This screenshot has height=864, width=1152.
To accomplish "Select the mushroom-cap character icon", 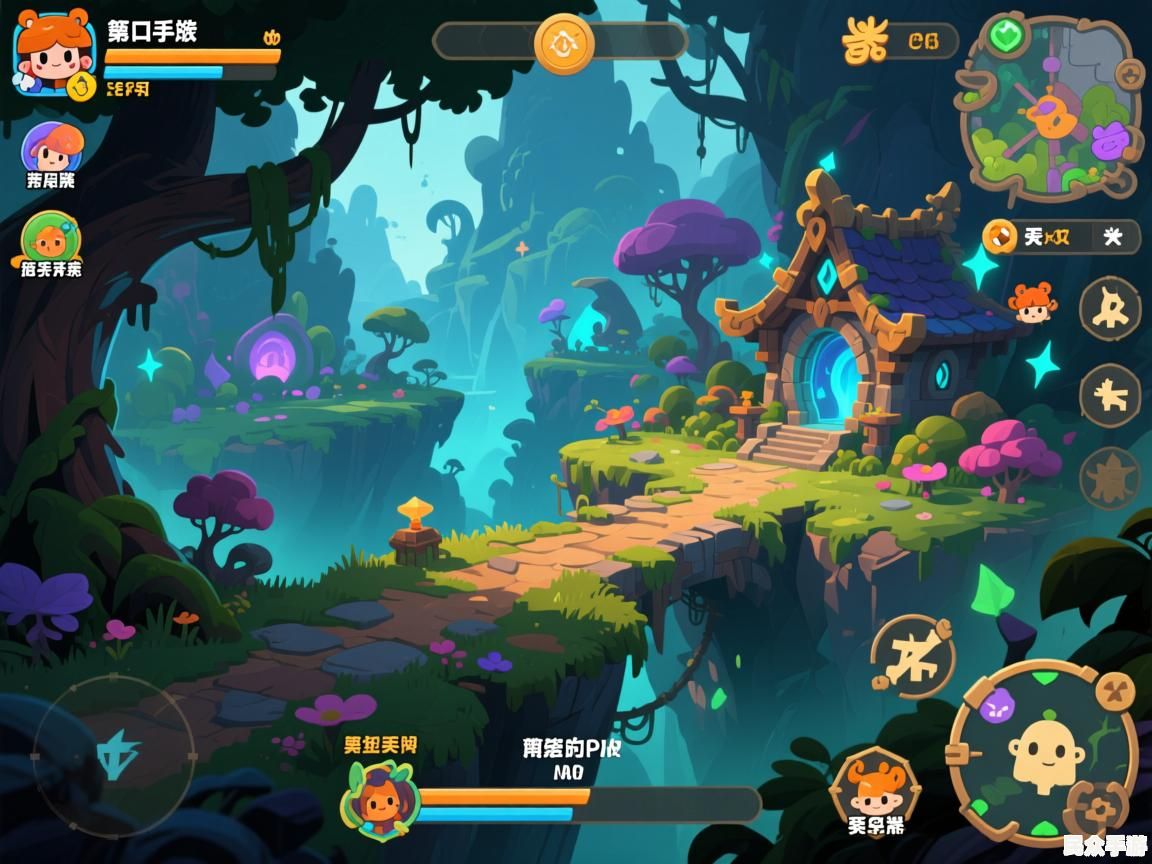I will (52, 150).
